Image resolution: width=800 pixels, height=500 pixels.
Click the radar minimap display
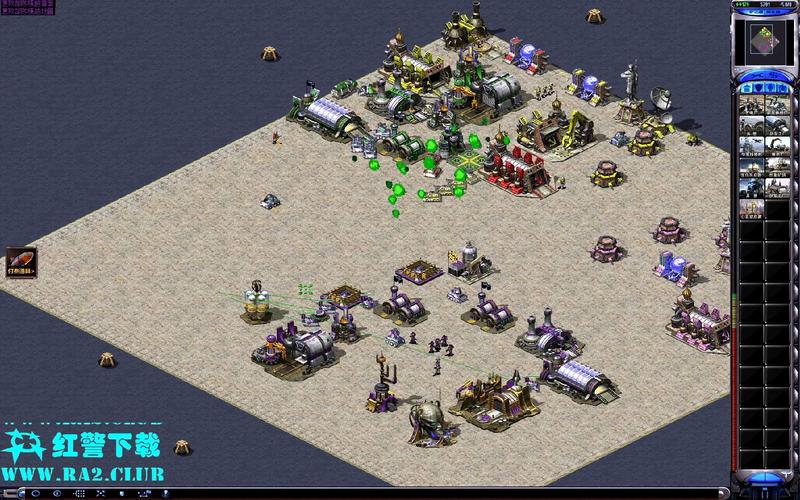pos(765,40)
